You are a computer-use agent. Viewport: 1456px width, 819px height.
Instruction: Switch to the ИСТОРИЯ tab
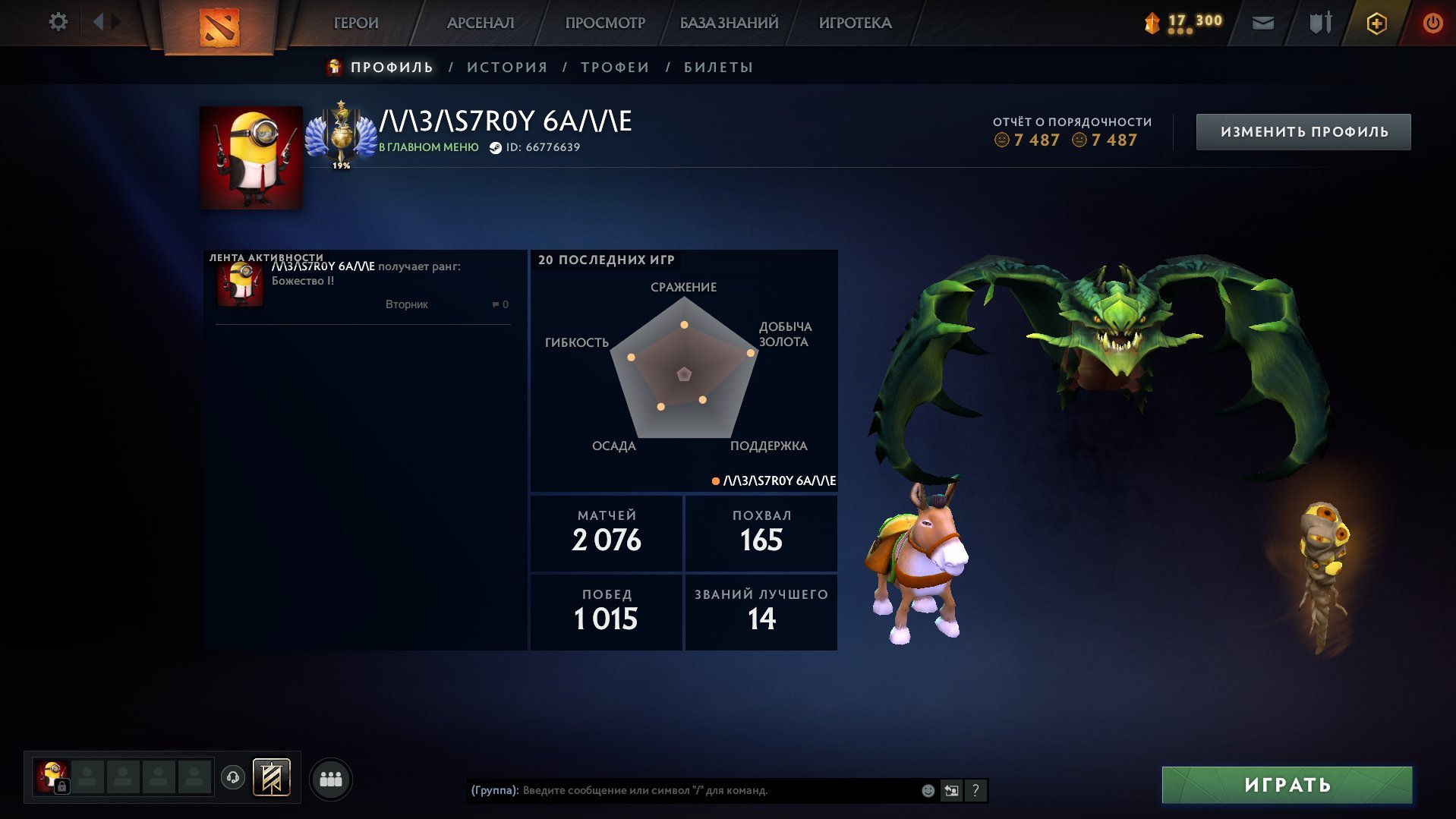(507, 68)
